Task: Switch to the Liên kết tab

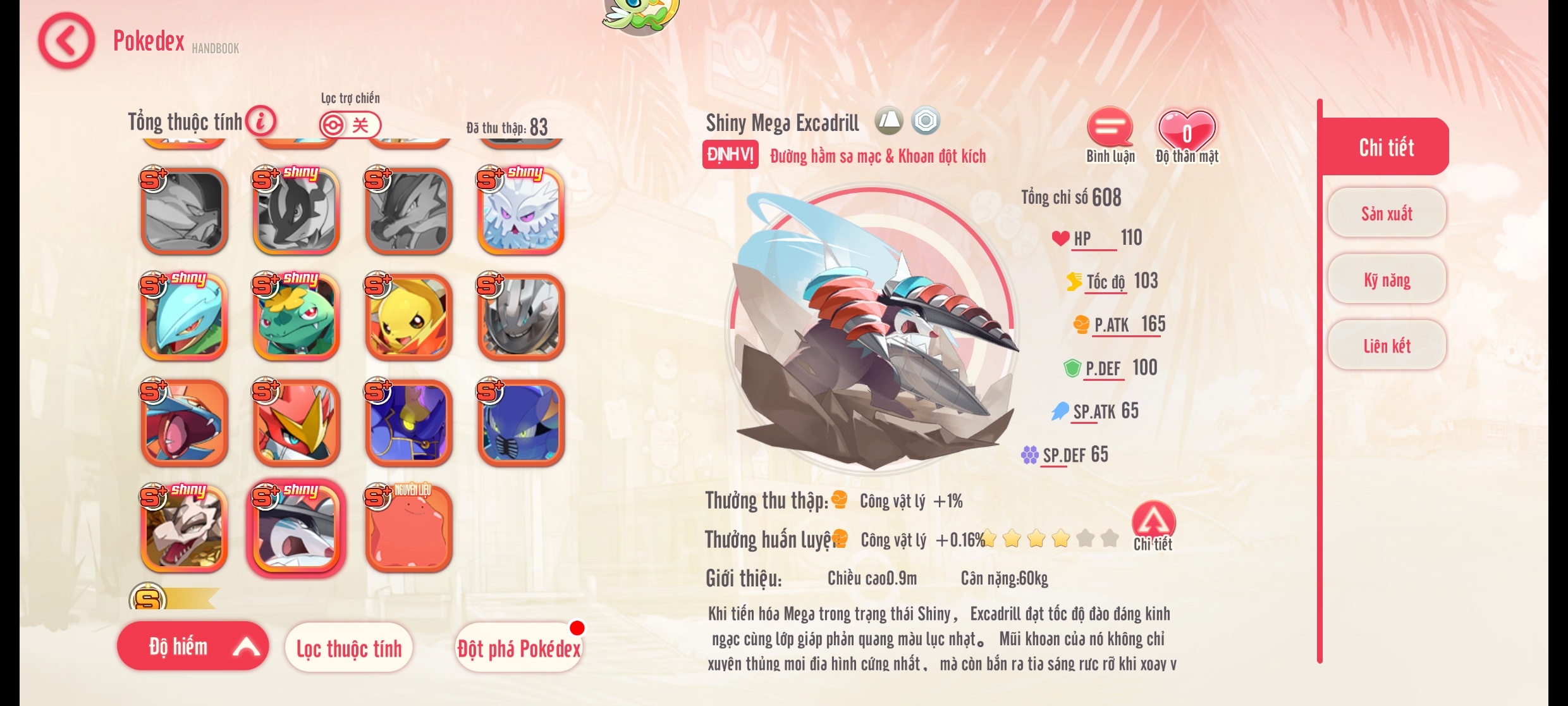Action: (1387, 345)
